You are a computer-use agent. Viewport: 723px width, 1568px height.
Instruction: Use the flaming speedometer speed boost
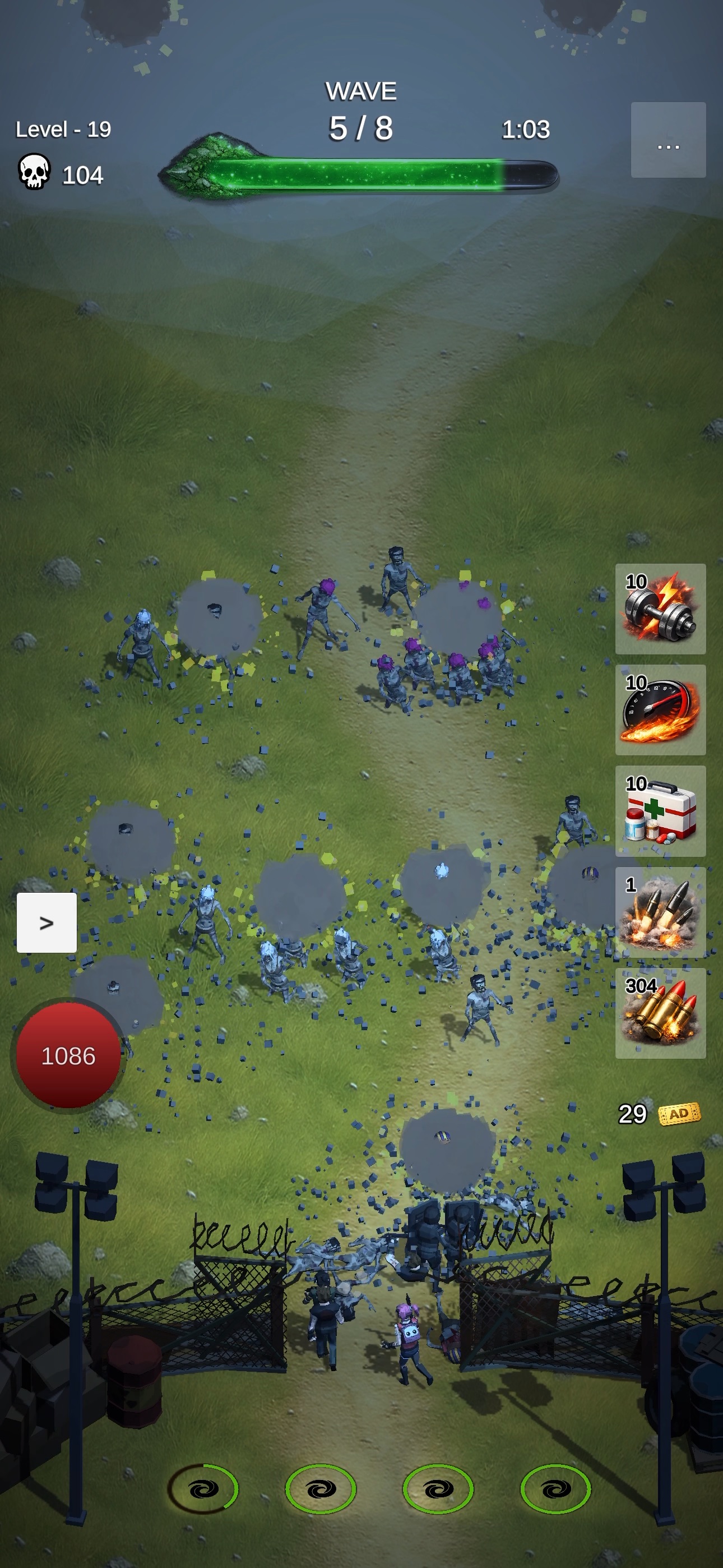(660, 709)
